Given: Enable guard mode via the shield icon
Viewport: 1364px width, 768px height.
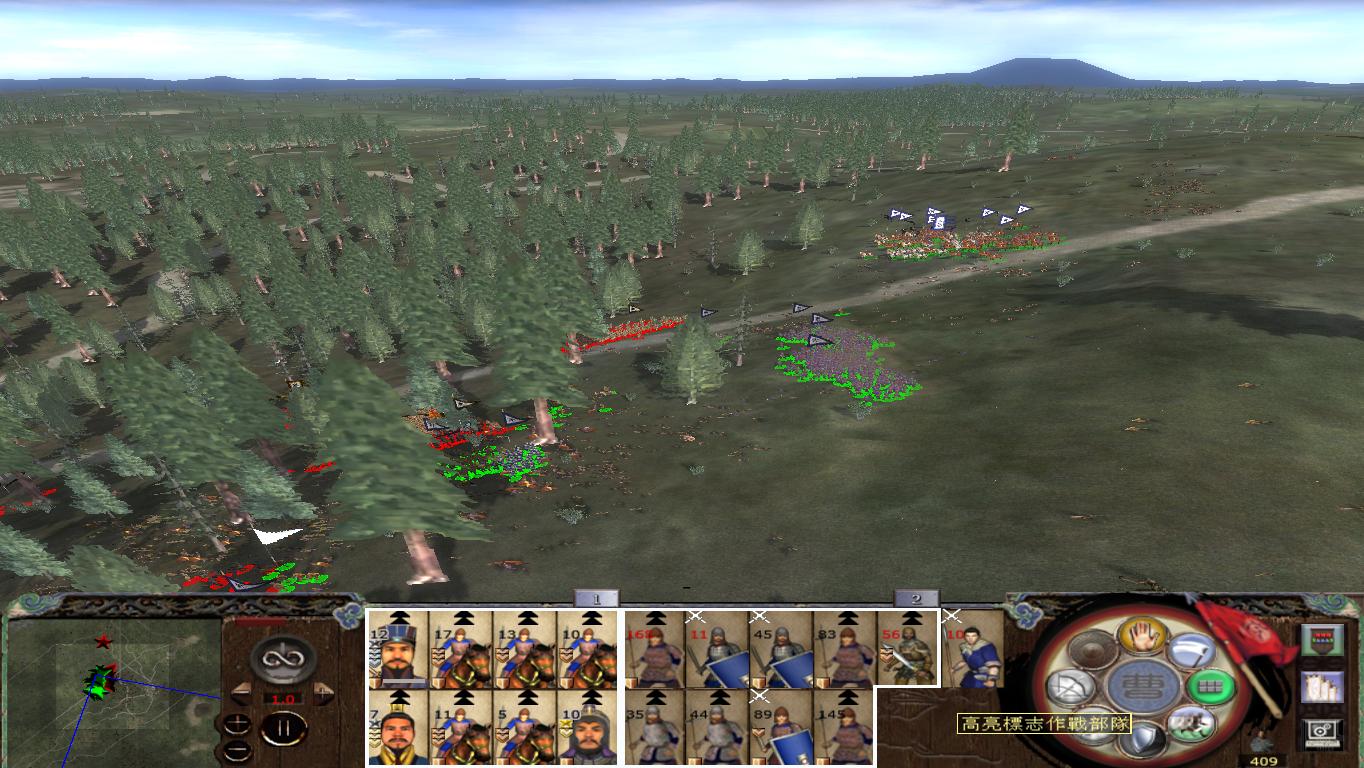Looking at the screenshot, I should (1143, 737).
